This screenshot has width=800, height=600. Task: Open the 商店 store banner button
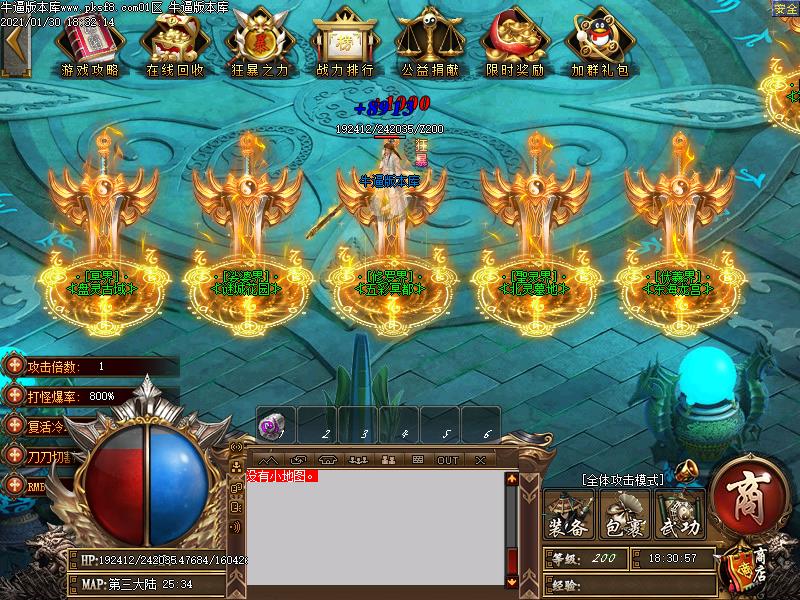750,566
